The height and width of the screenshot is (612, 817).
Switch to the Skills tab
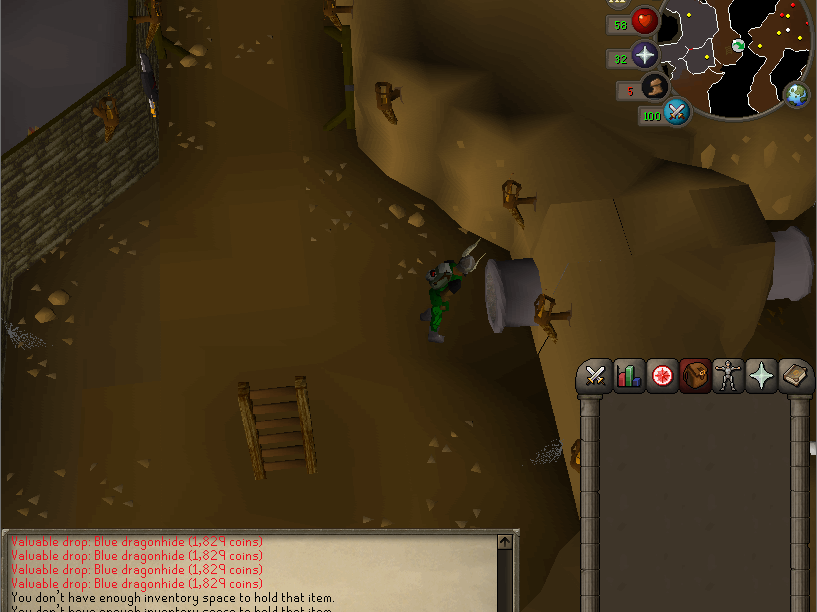[629, 376]
